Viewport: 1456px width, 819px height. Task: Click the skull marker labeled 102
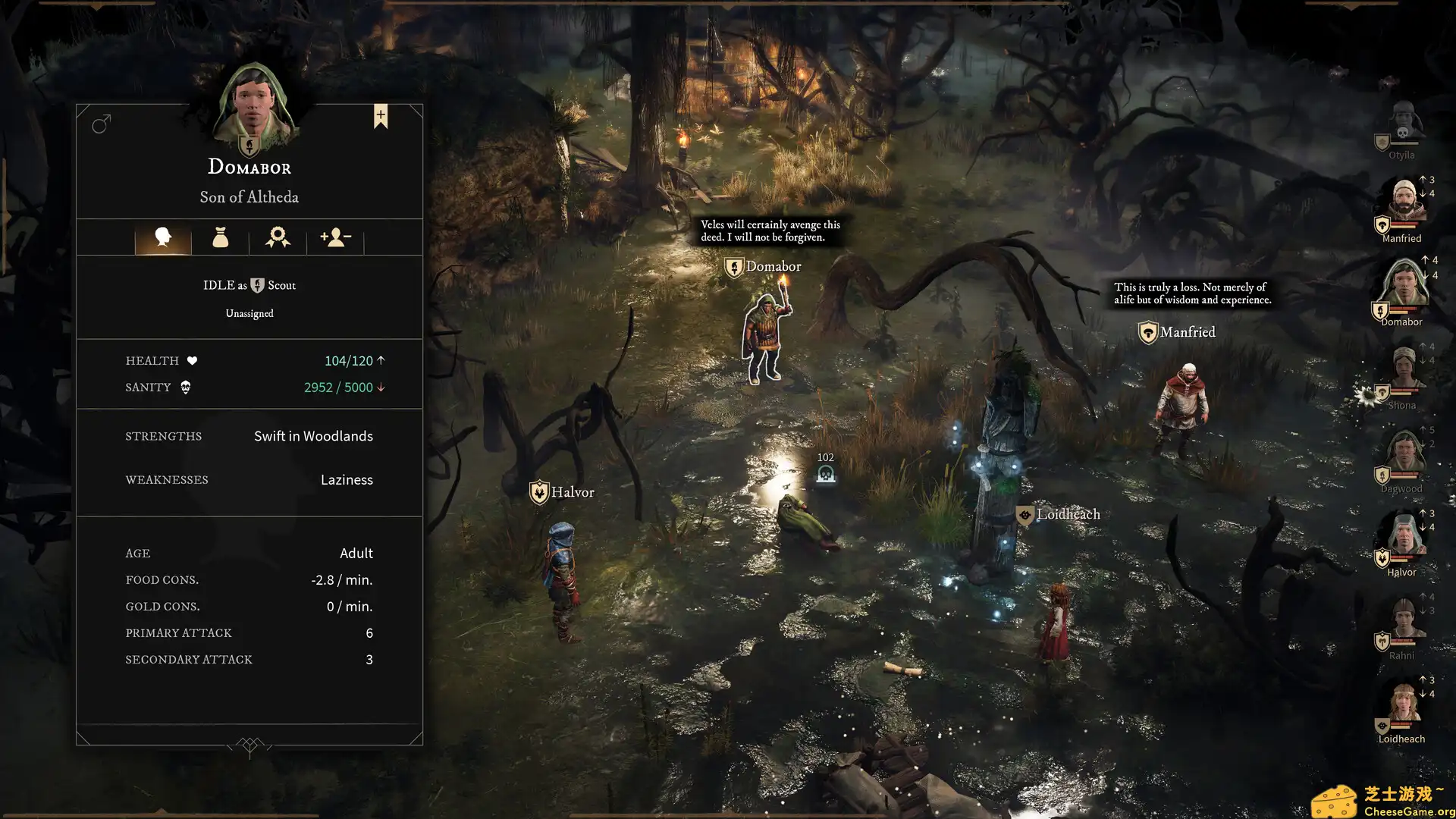[826, 475]
